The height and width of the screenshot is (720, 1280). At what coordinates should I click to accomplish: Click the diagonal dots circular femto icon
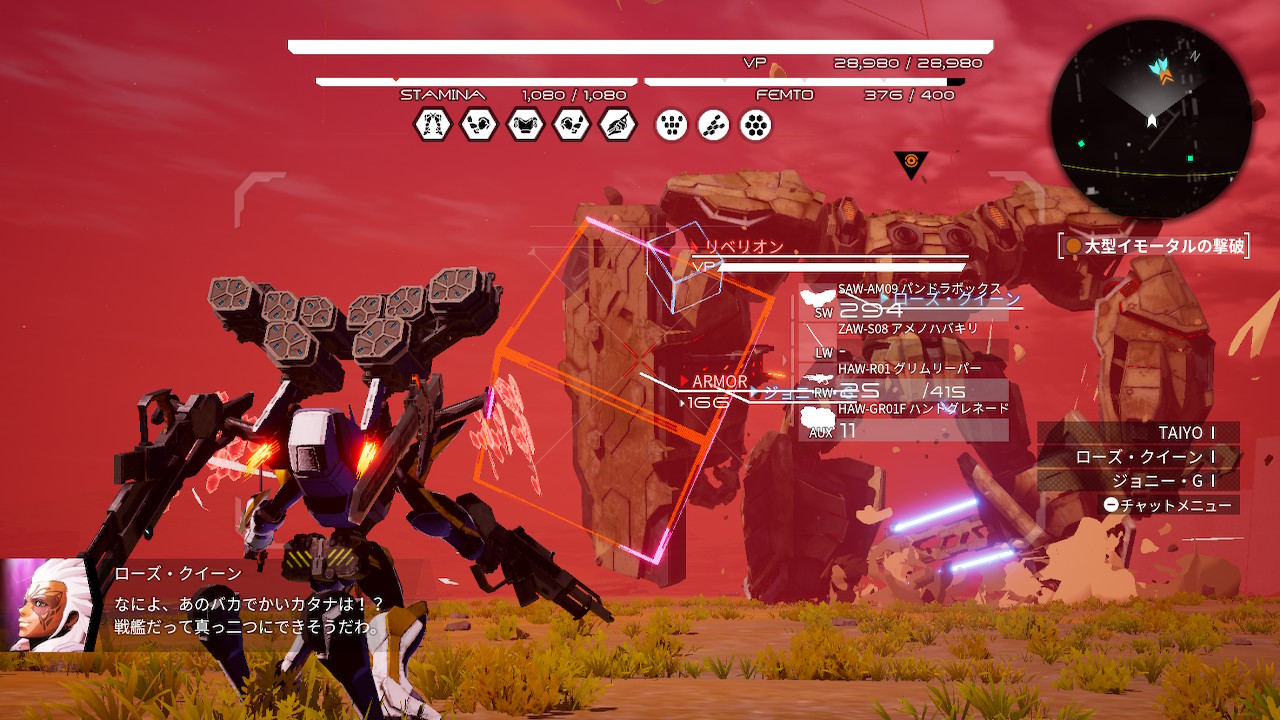coord(713,125)
